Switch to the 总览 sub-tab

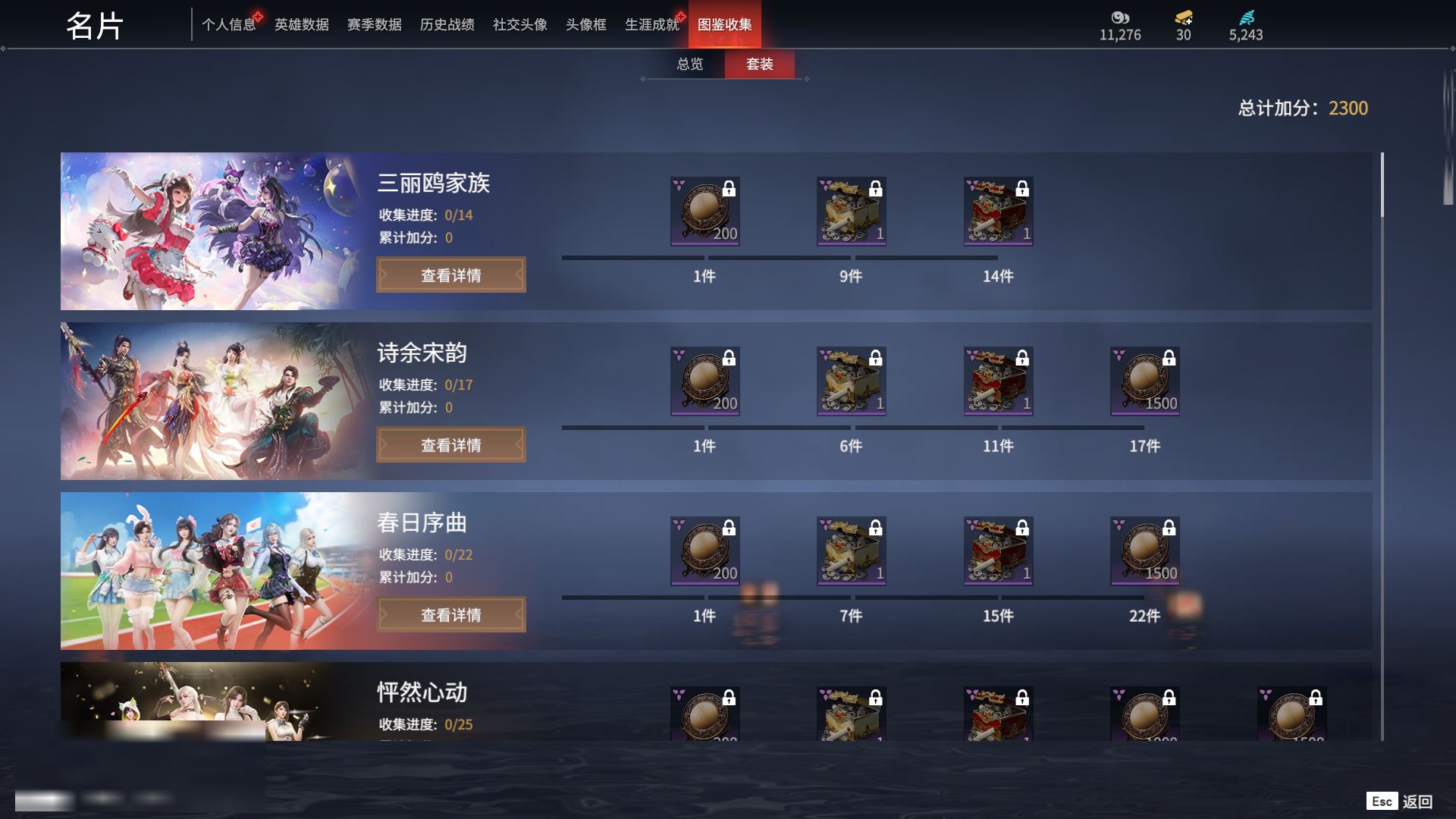689,64
